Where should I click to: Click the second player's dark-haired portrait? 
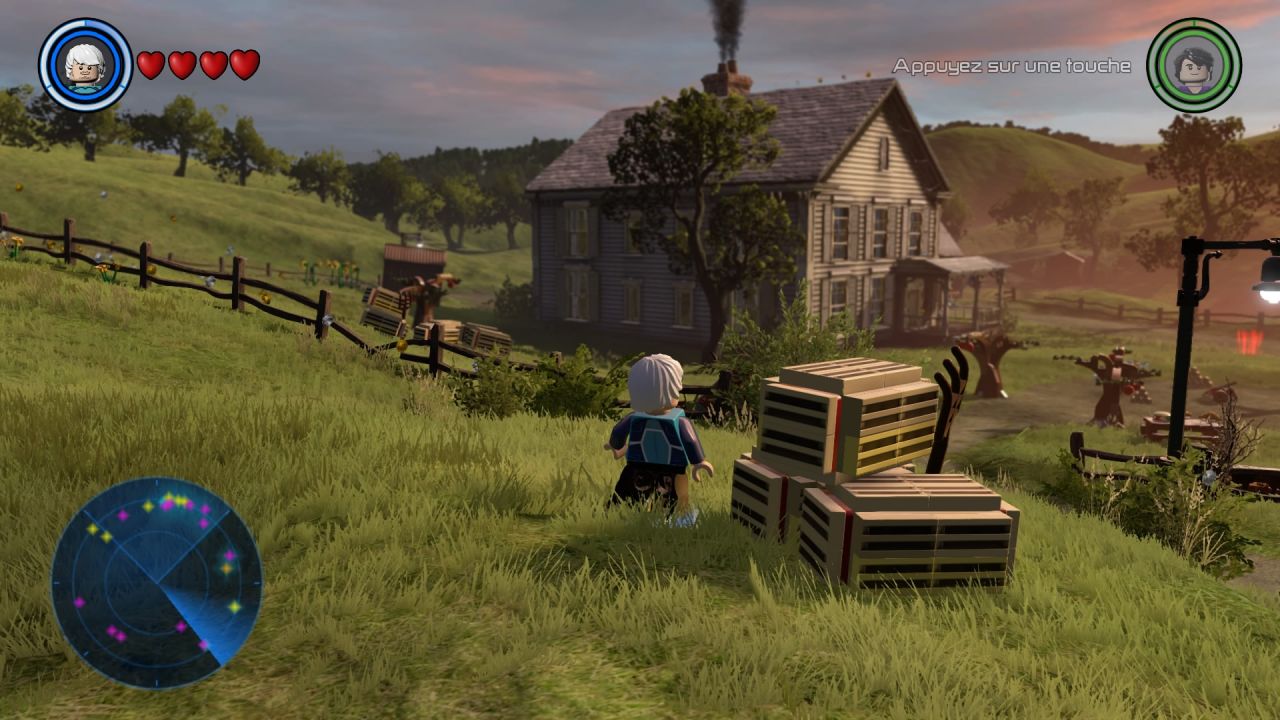tap(1193, 65)
